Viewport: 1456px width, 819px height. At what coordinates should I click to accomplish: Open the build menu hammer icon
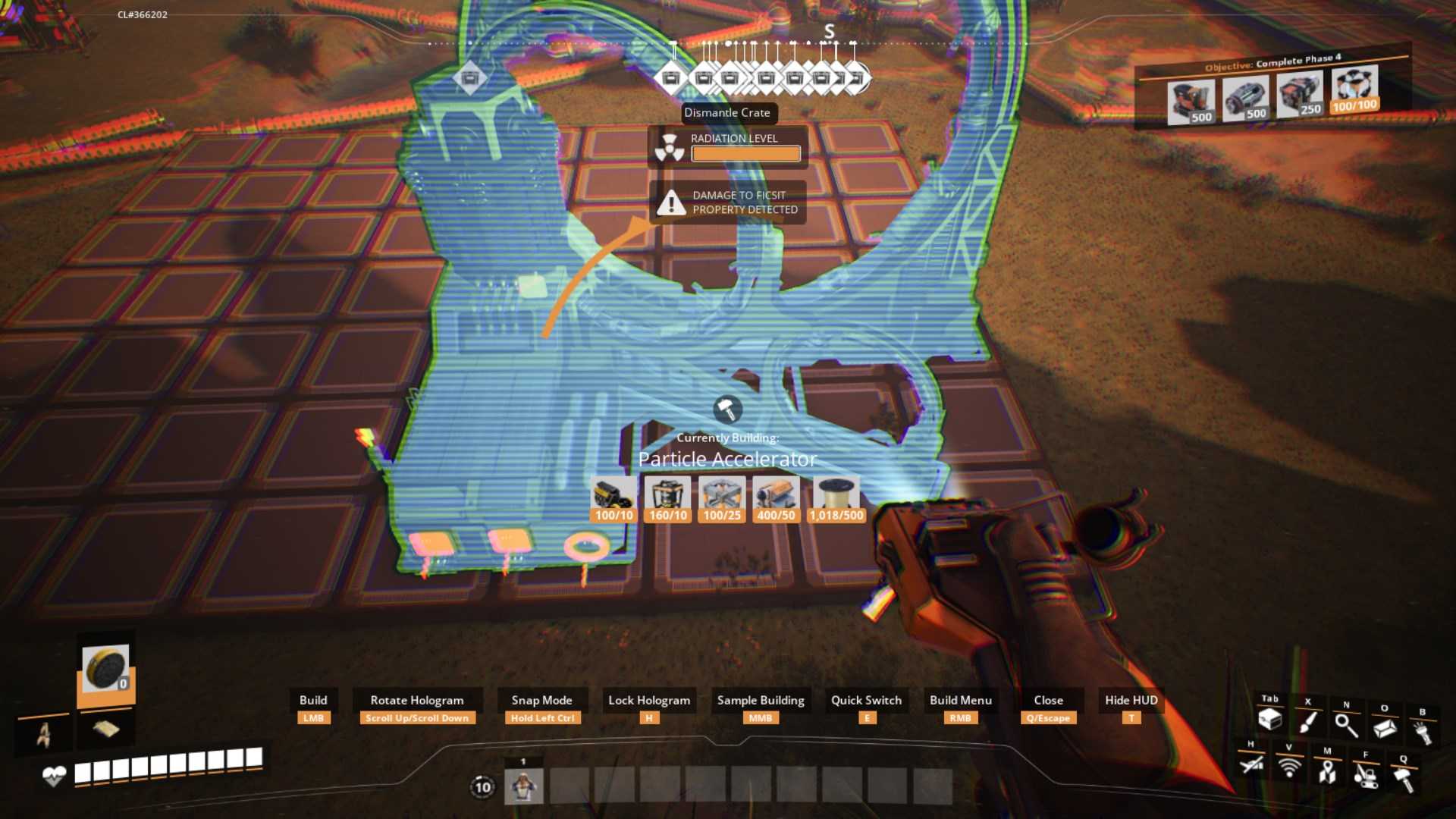[x=1403, y=778]
